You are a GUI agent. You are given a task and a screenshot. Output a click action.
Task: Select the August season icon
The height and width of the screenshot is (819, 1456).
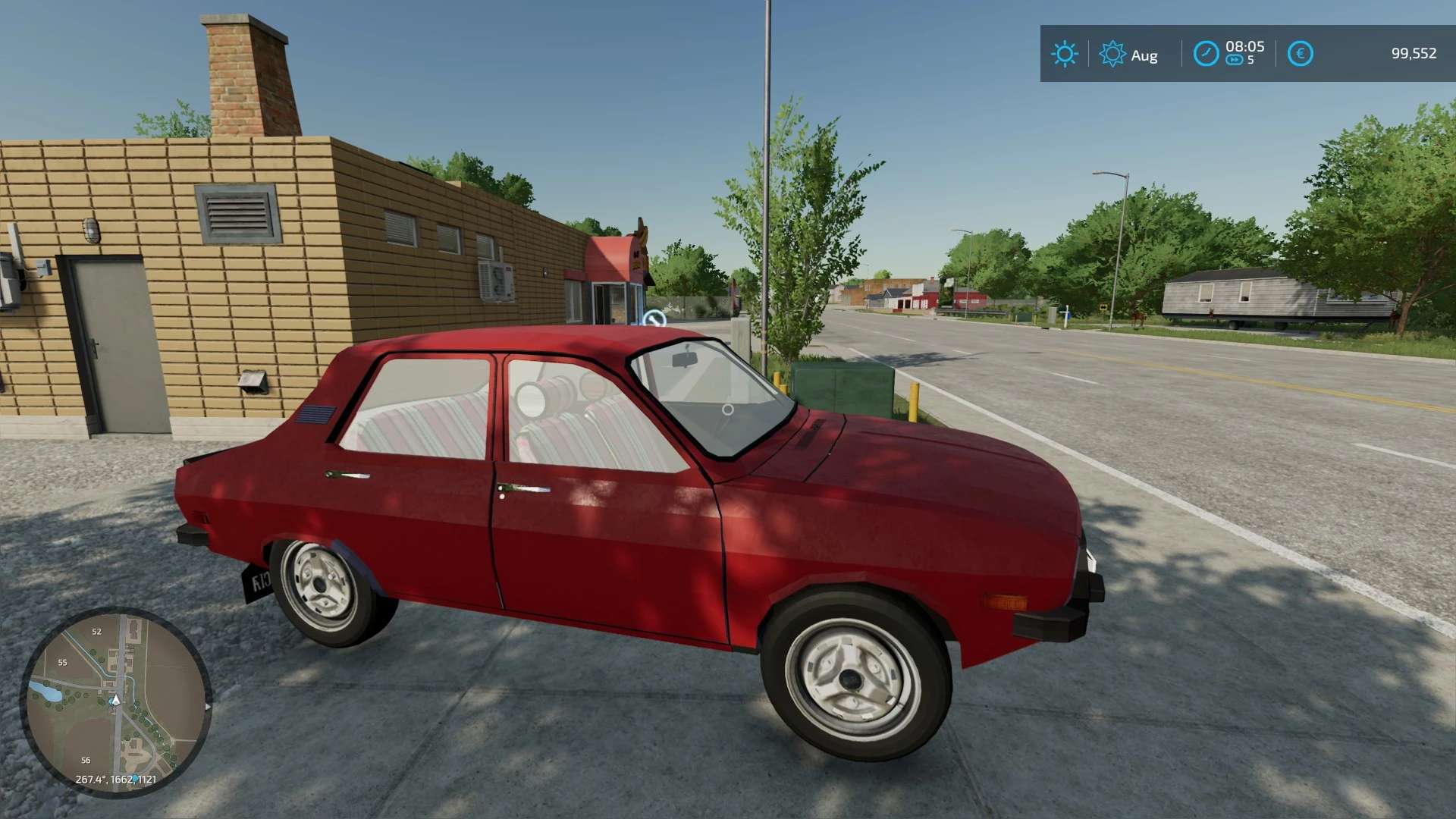(1112, 54)
